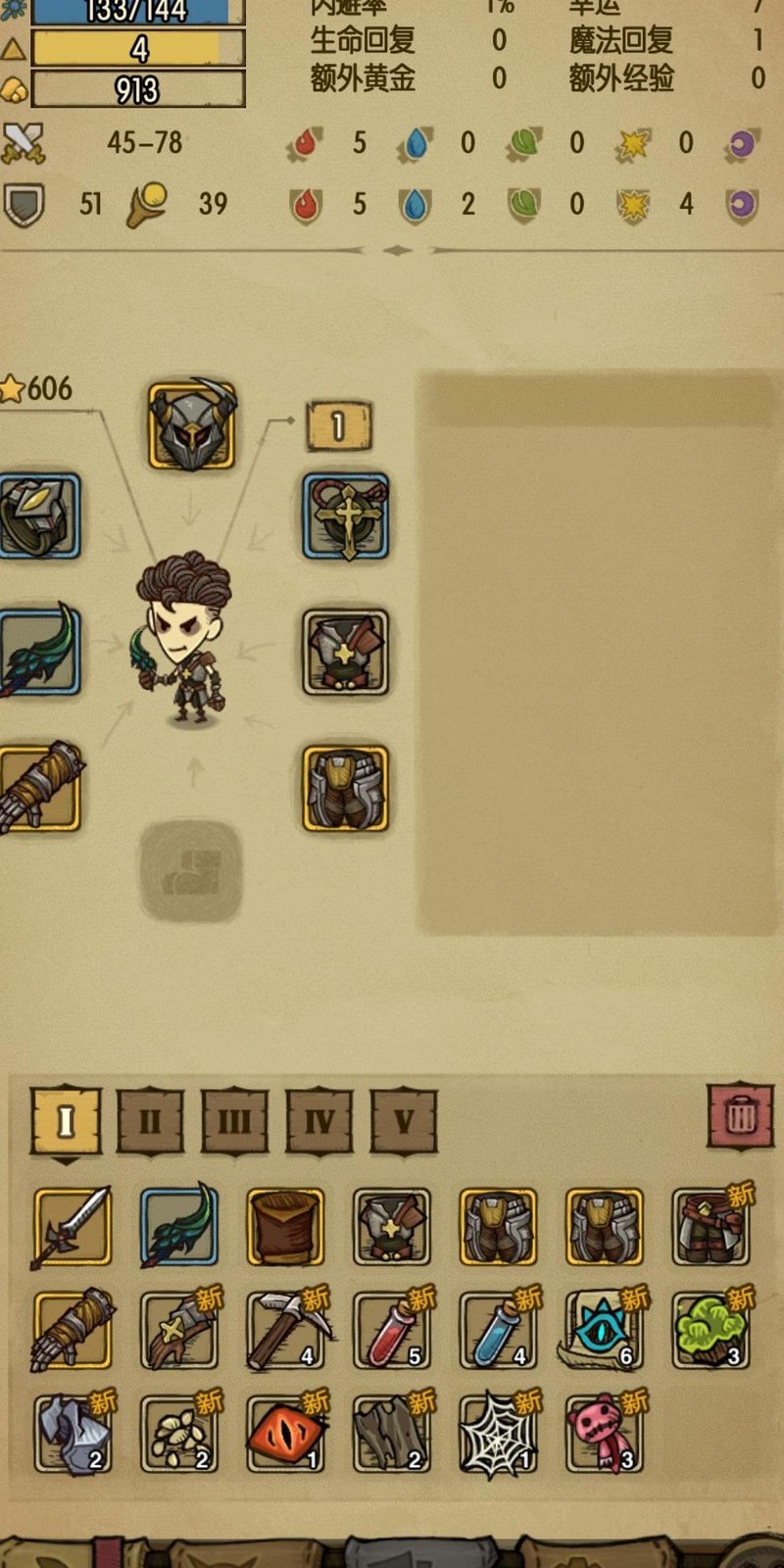Choose the red monster eye item
Screen dimensions: 784x1568
[285, 1435]
